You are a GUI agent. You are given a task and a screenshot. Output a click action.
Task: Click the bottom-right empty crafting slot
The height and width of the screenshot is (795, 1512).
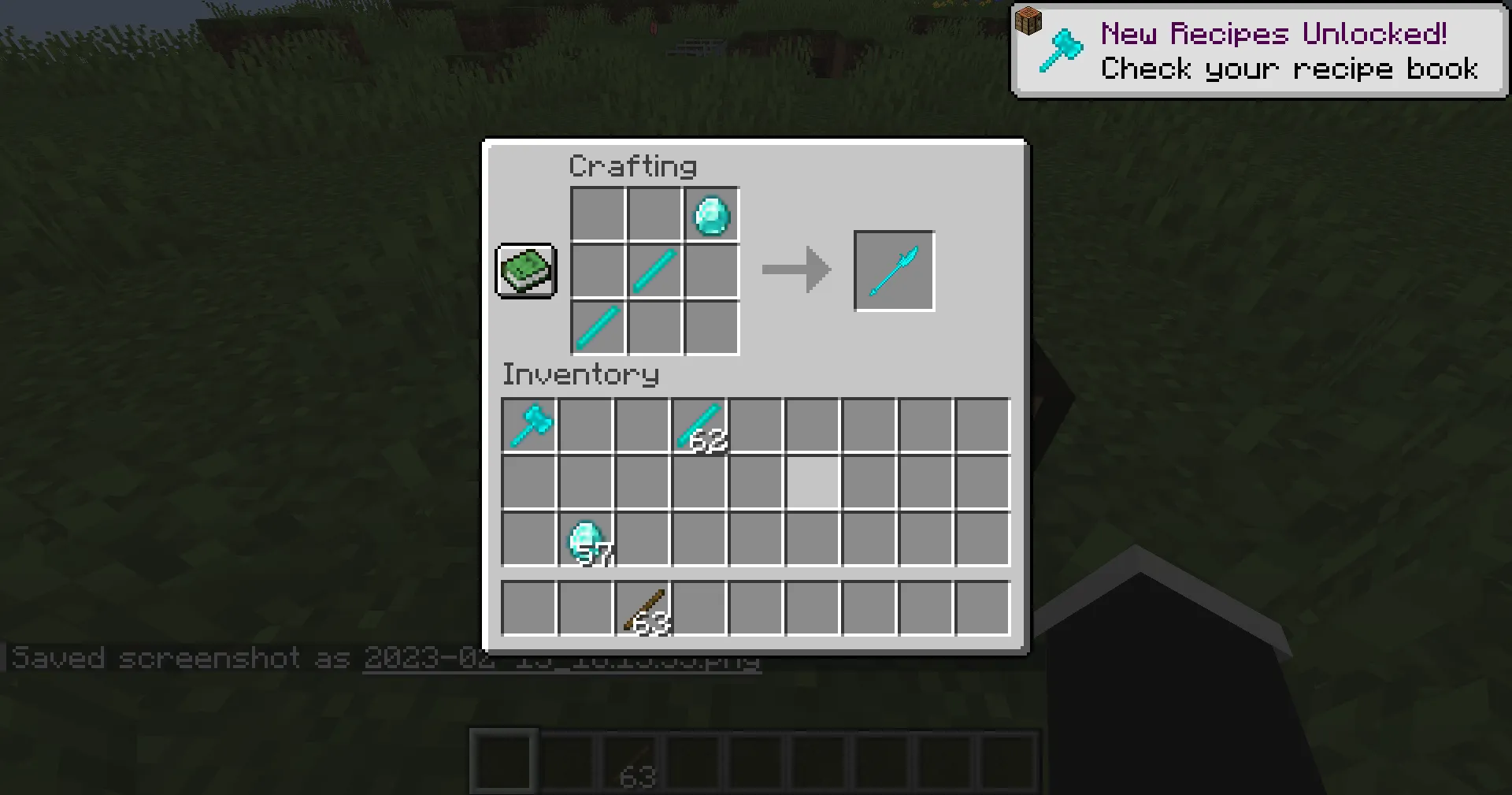pyautogui.click(x=710, y=328)
